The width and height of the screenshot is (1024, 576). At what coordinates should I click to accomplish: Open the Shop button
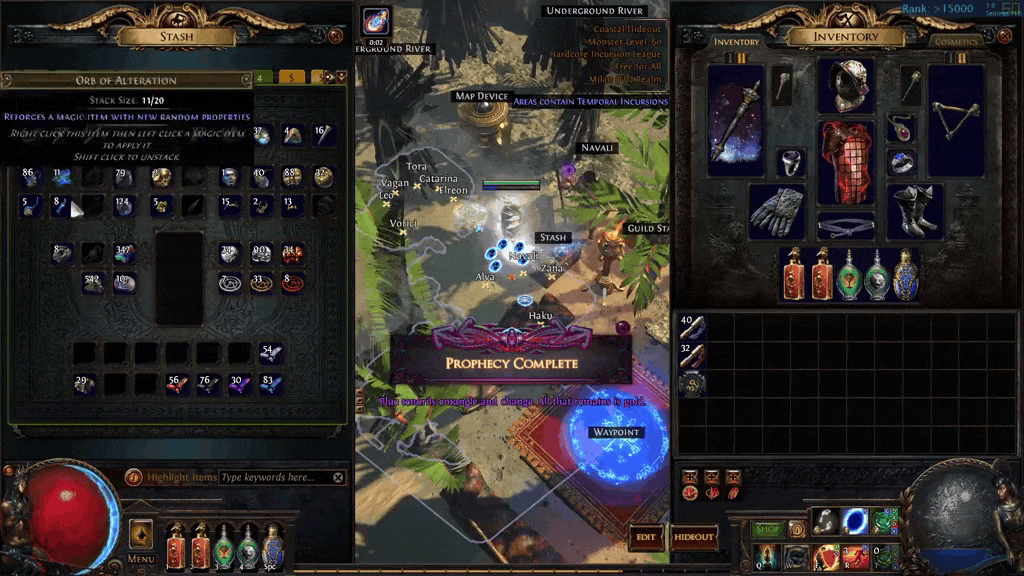coord(767,529)
